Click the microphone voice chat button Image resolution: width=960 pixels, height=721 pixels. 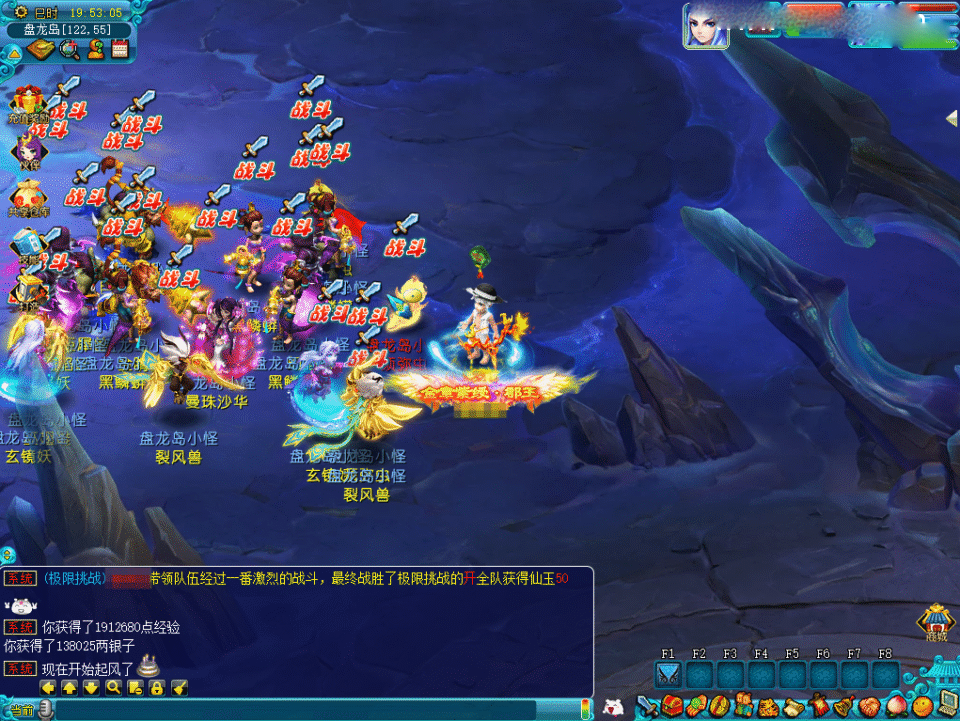click(x=47, y=710)
